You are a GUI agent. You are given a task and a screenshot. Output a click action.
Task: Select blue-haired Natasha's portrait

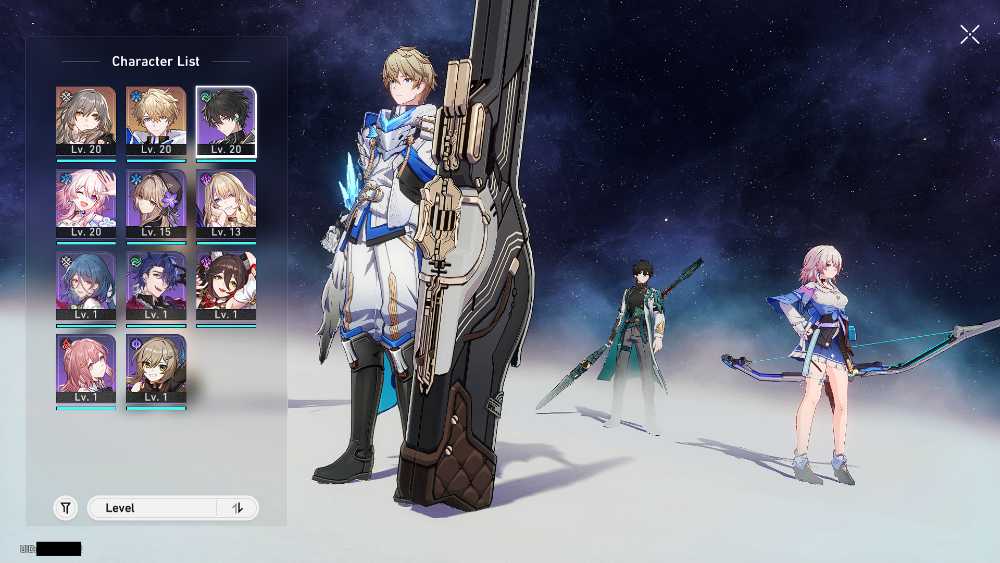point(86,287)
